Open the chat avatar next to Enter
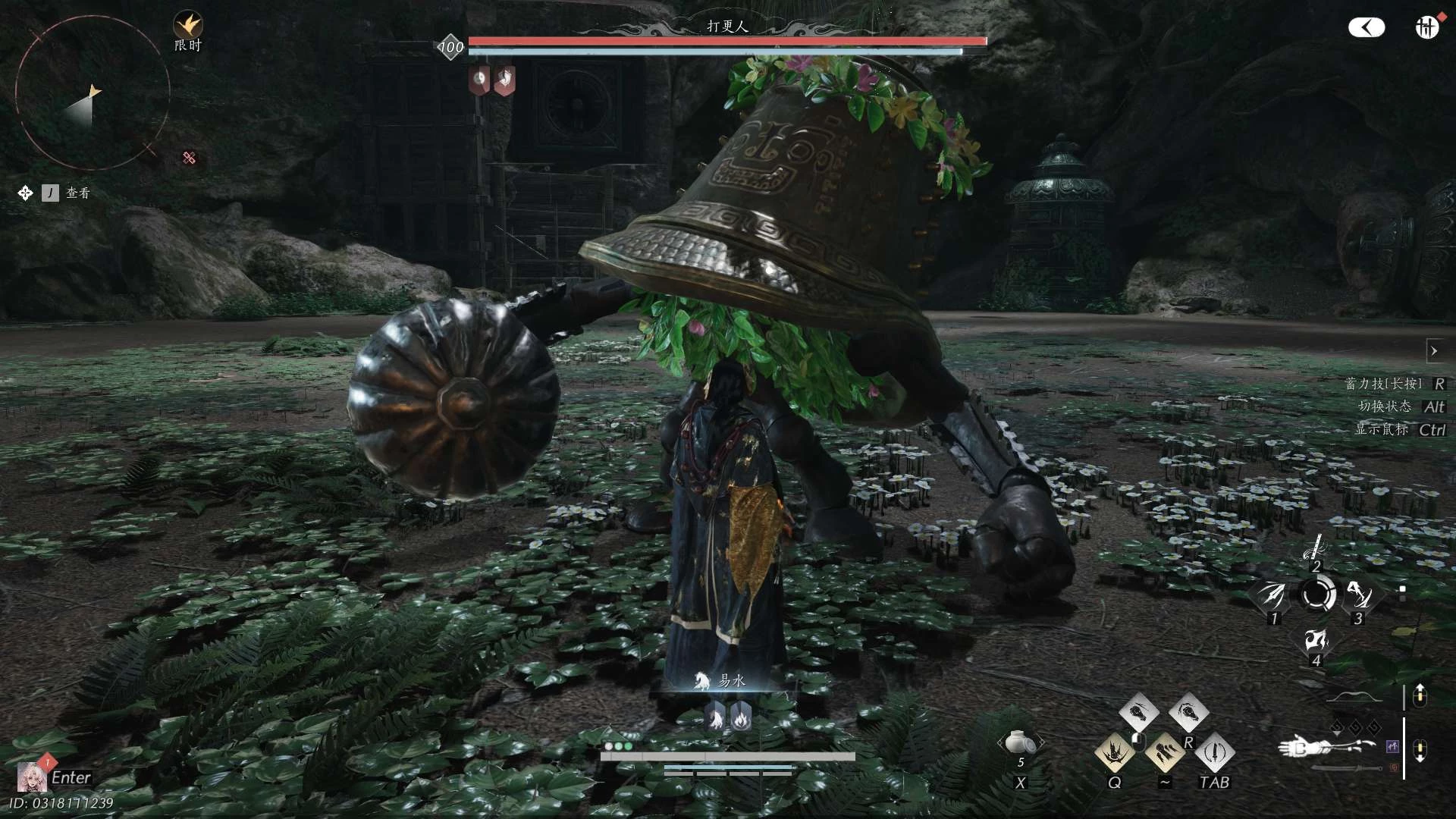This screenshot has height=819, width=1456. click(x=31, y=777)
